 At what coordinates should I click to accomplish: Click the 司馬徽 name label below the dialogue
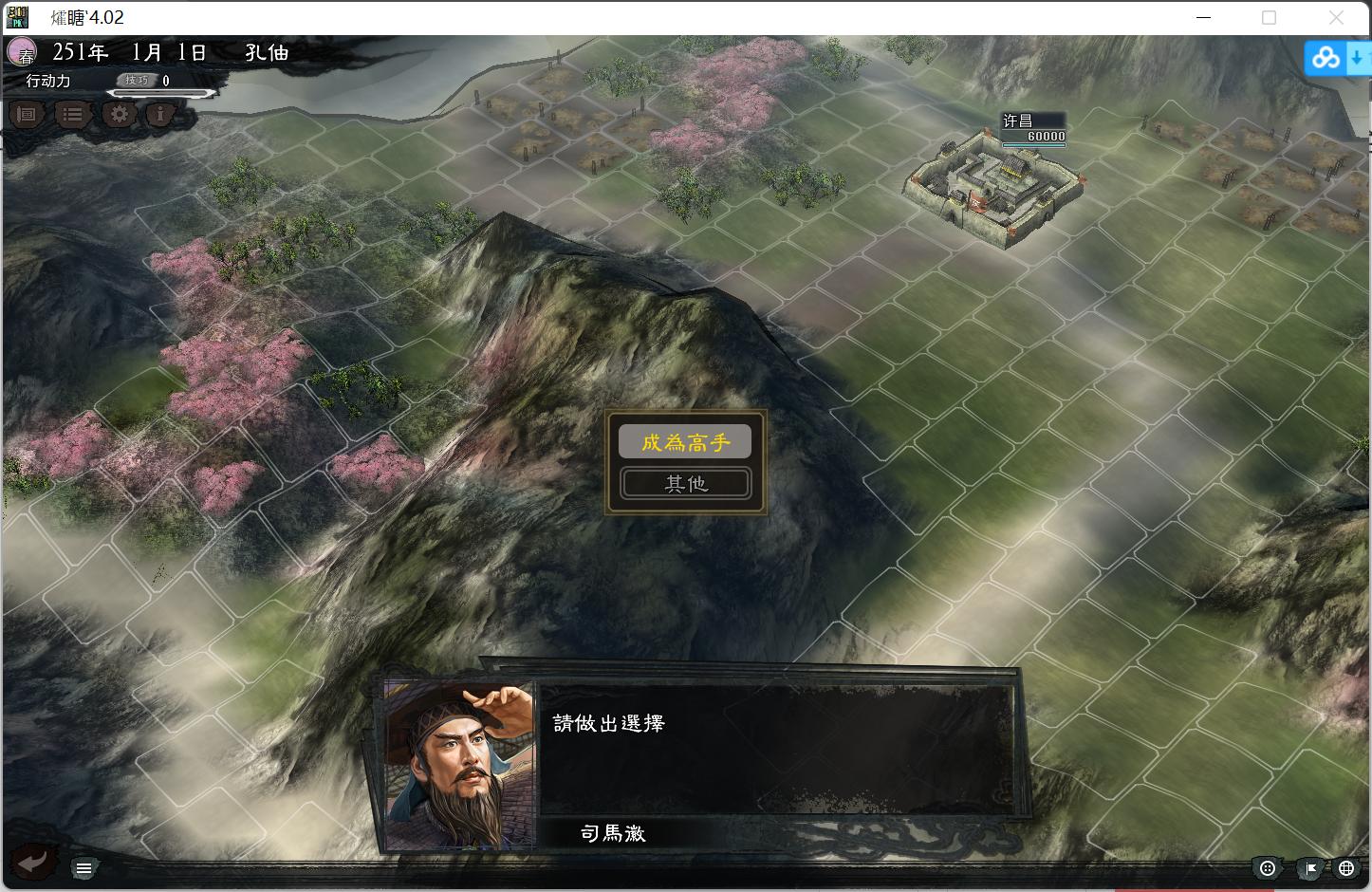coord(613,832)
